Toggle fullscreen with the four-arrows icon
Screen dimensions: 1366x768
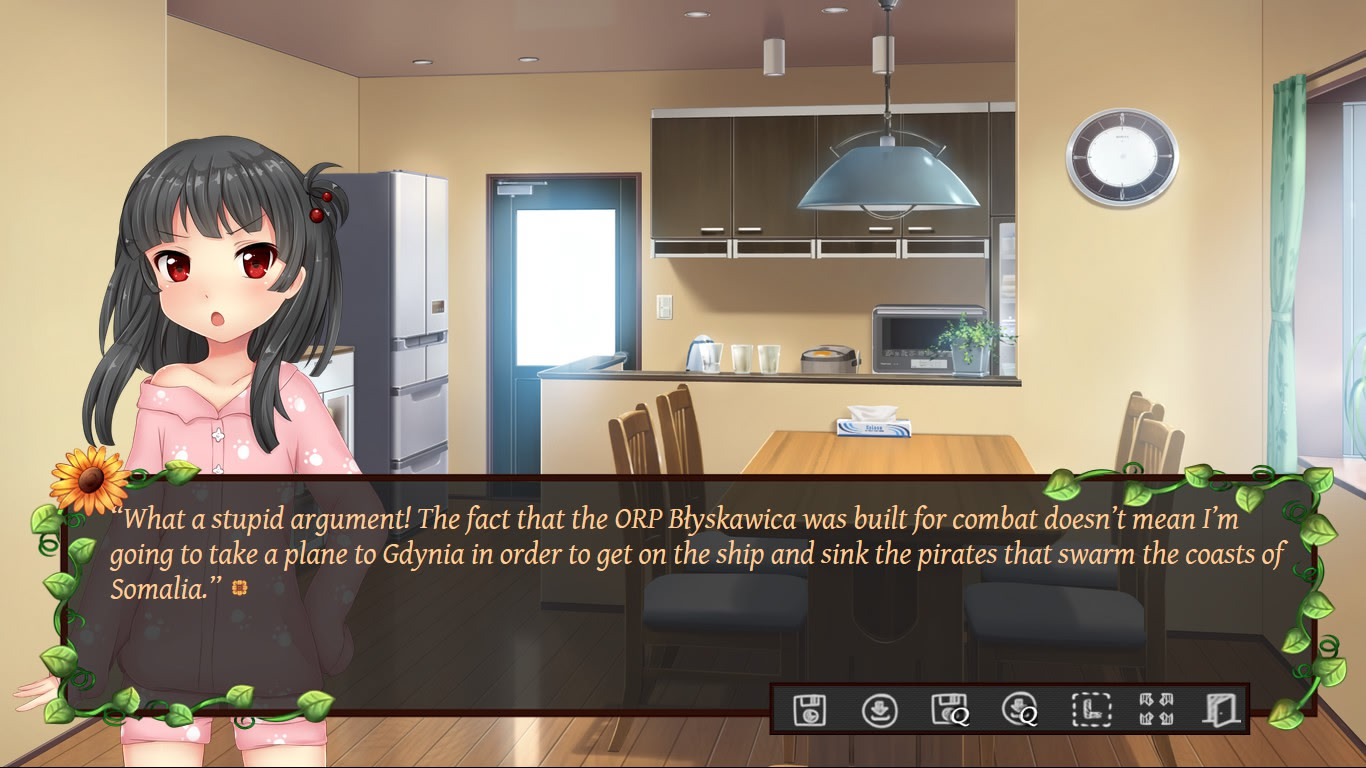coord(1156,710)
